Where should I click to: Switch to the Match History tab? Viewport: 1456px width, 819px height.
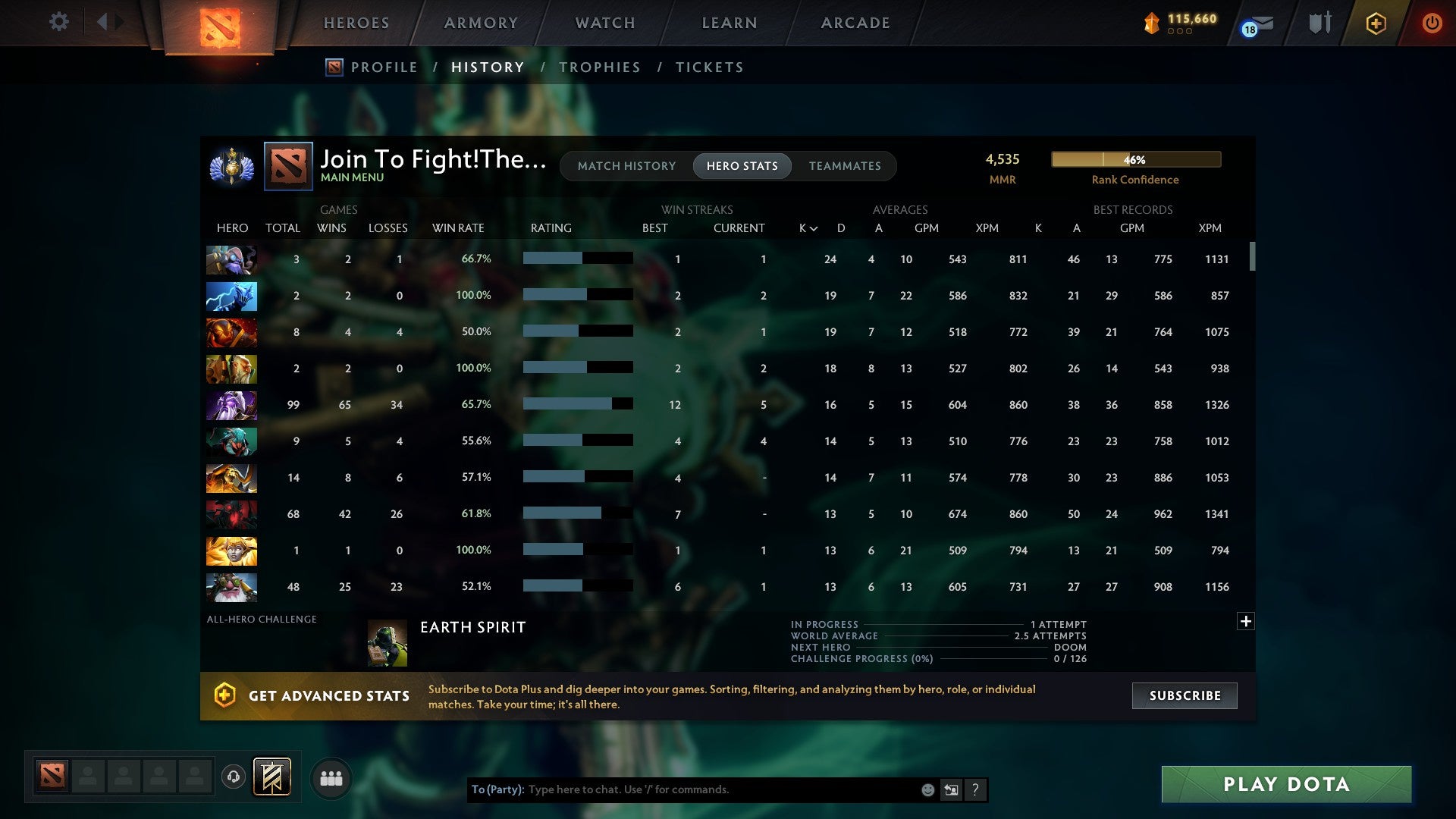(626, 165)
